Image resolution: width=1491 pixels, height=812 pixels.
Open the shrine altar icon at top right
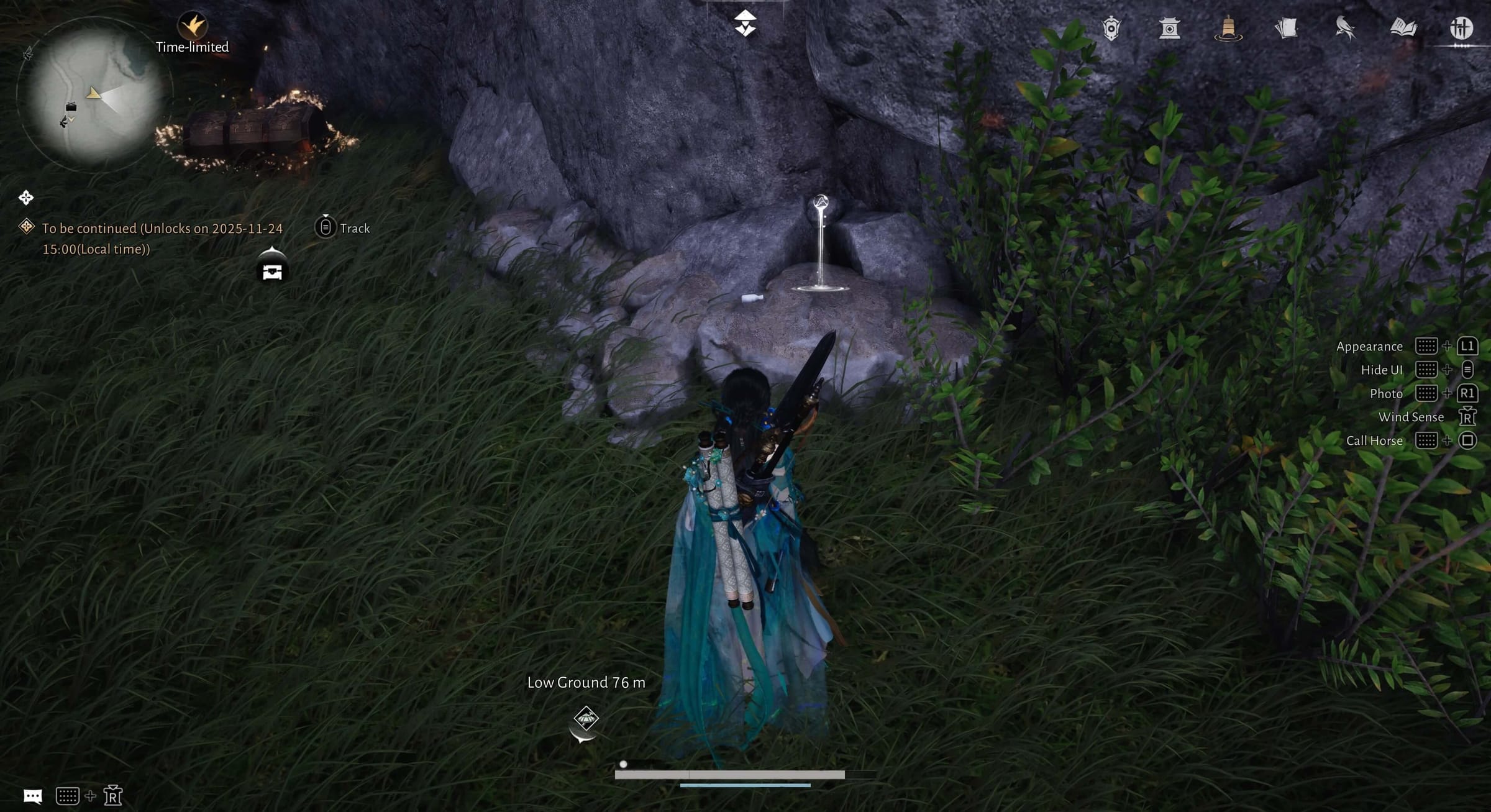[x=1170, y=28]
